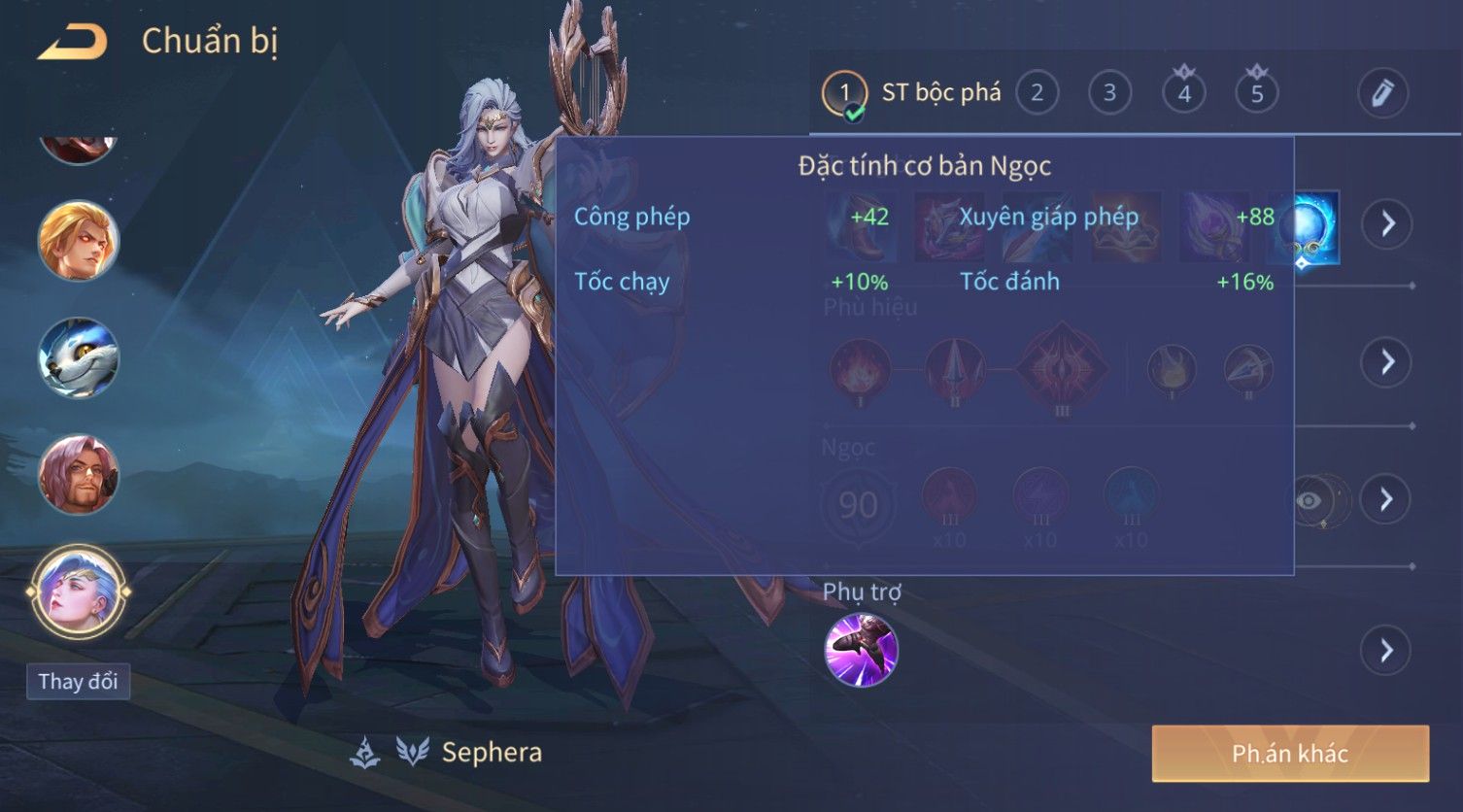Select the purple Phụ trợ spell icon
The width and height of the screenshot is (1463, 812).
(861, 650)
